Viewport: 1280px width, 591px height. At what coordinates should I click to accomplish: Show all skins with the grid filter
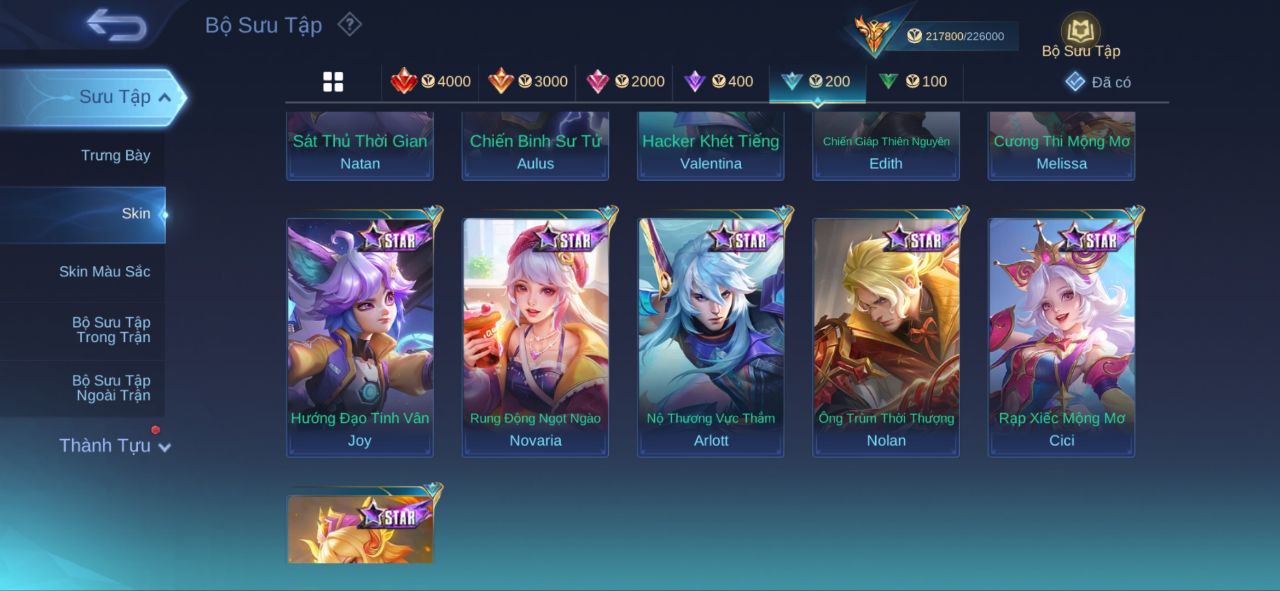pos(333,82)
